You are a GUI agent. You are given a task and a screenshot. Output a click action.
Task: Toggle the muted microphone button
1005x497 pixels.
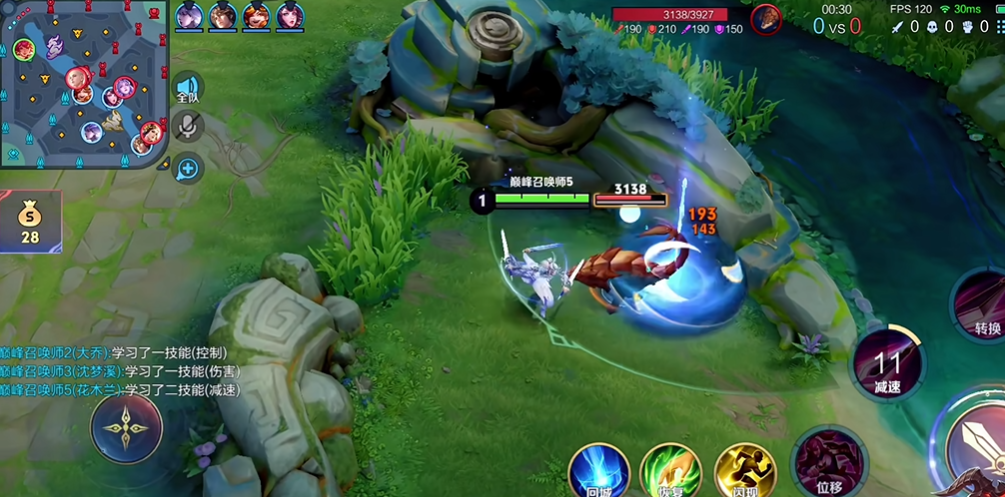pyautogui.click(x=187, y=126)
